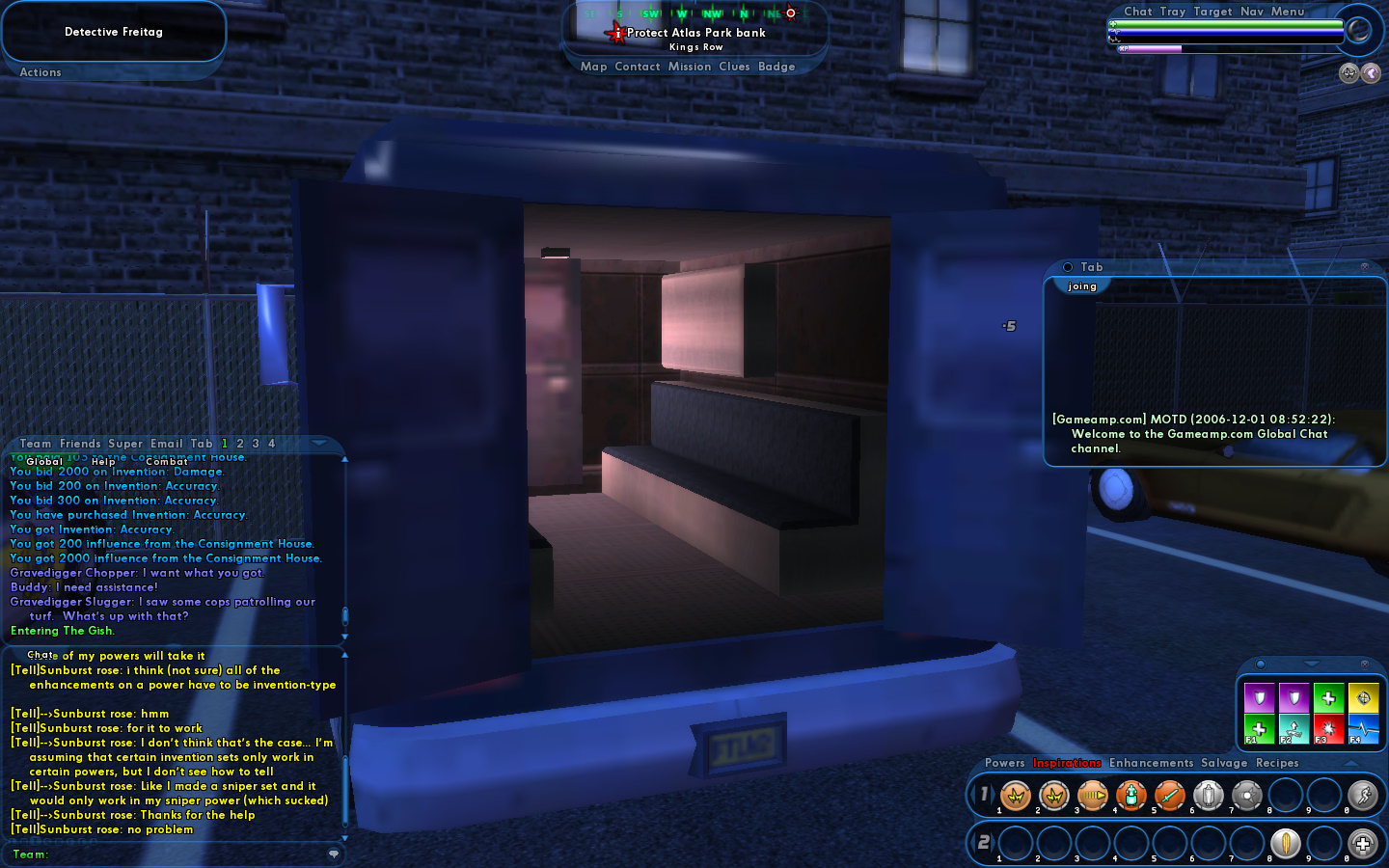Select the joing chat channel tab
Screen dimensions: 1389x868
coord(1082,286)
